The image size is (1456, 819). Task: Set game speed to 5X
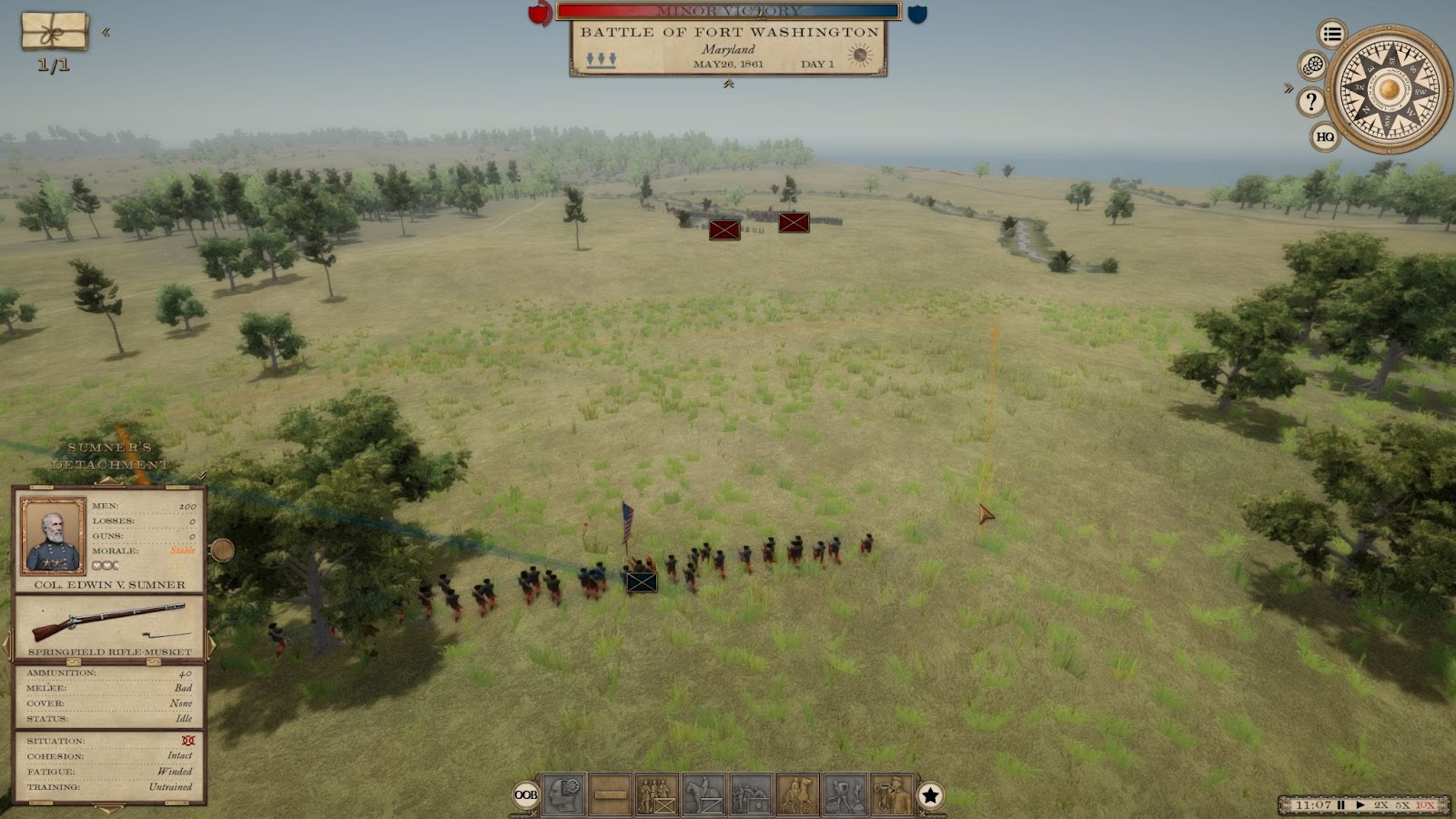(x=1402, y=805)
